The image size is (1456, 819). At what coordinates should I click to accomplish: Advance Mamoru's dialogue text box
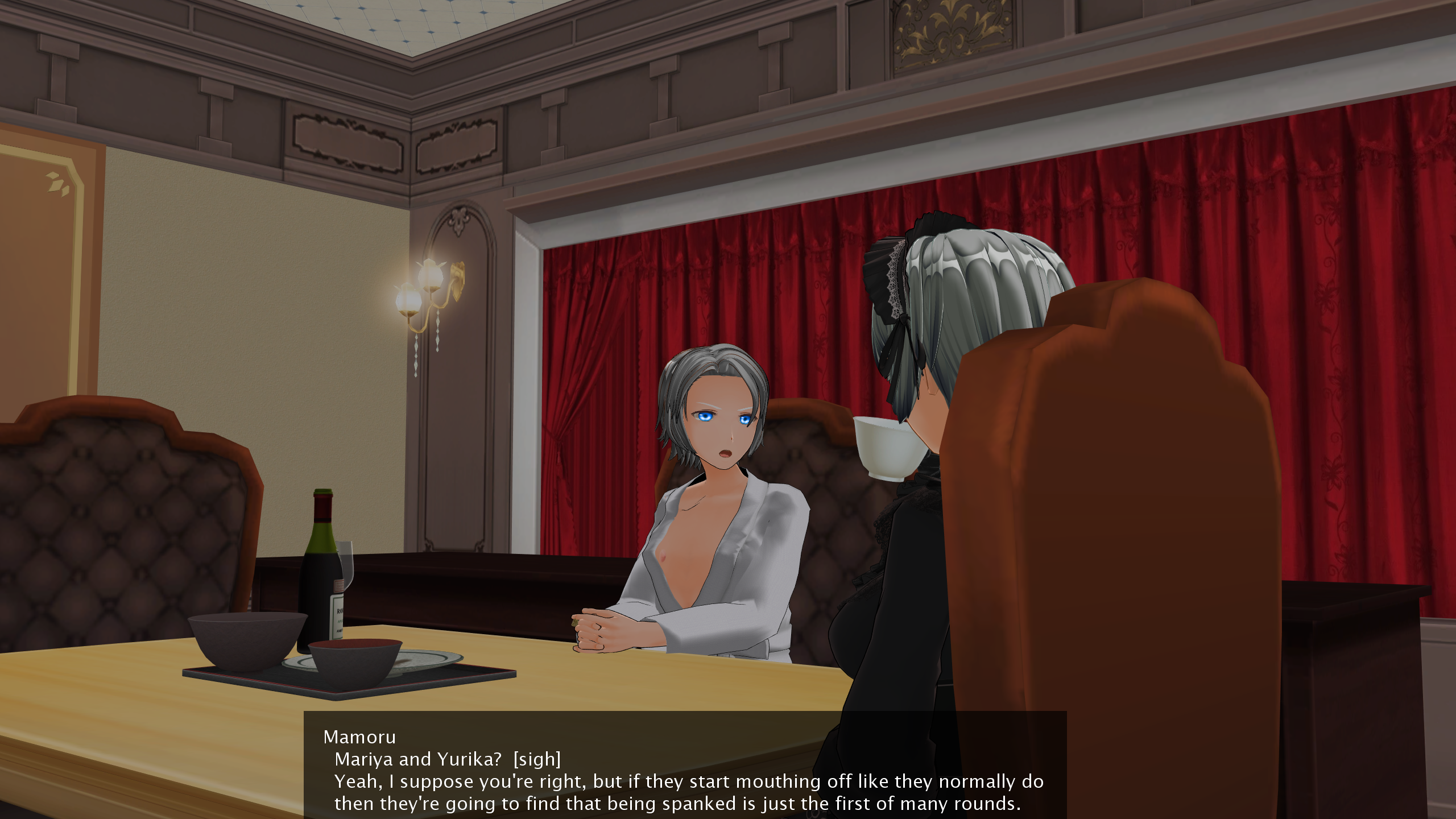click(x=685, y=770)
